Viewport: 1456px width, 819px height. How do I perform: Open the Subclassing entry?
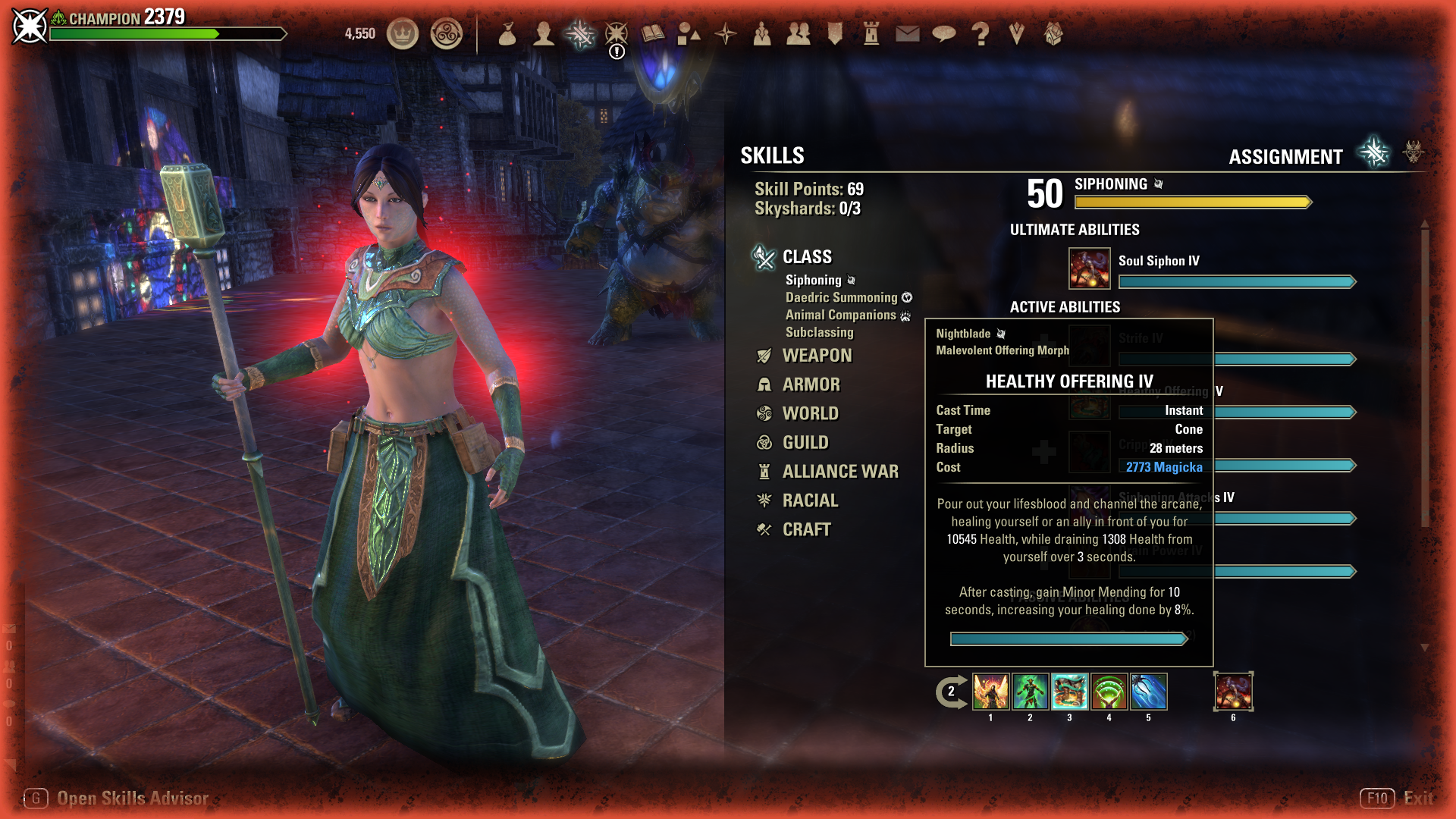pos(819,333)
